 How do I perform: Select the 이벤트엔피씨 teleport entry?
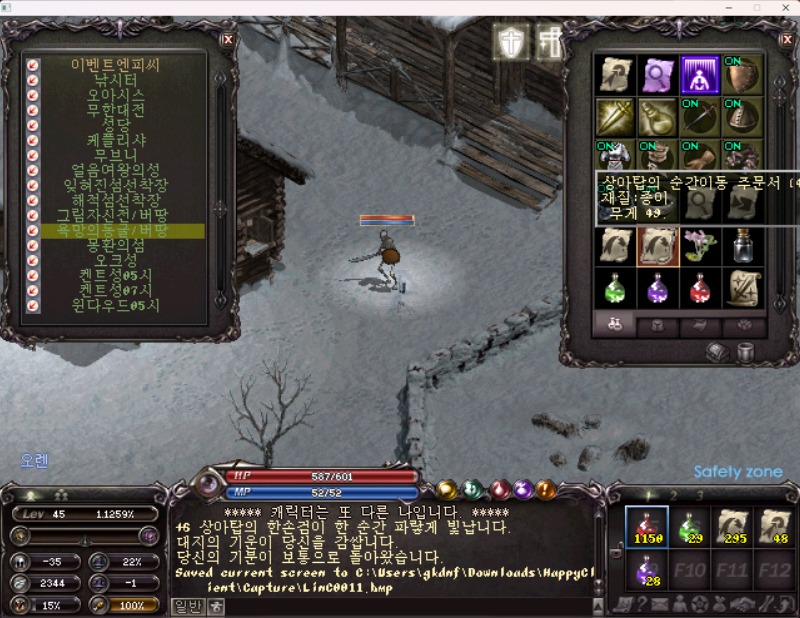[115, 64]
